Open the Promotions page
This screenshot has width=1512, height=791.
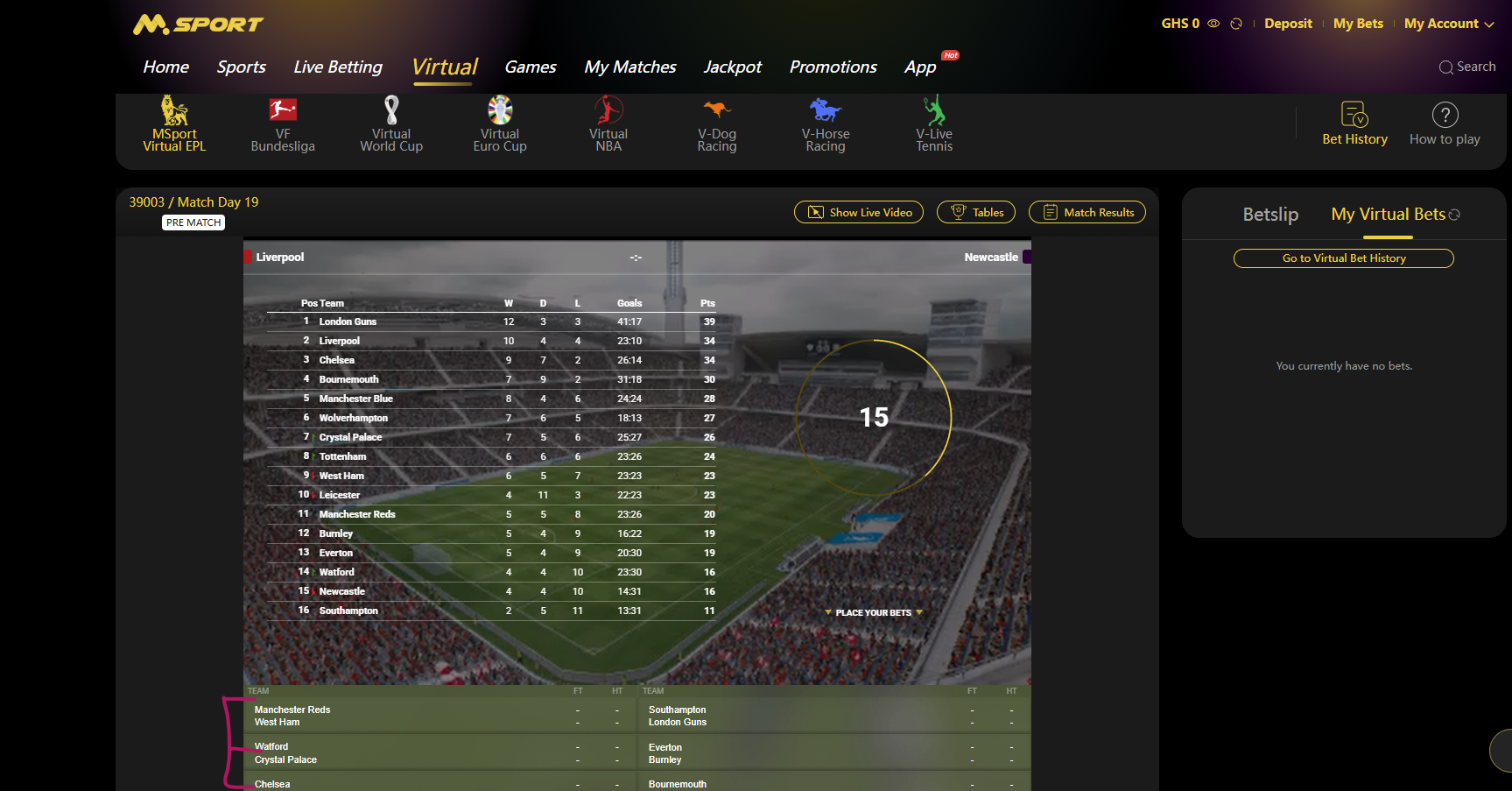pyautogui.click(x=833, y=67)
